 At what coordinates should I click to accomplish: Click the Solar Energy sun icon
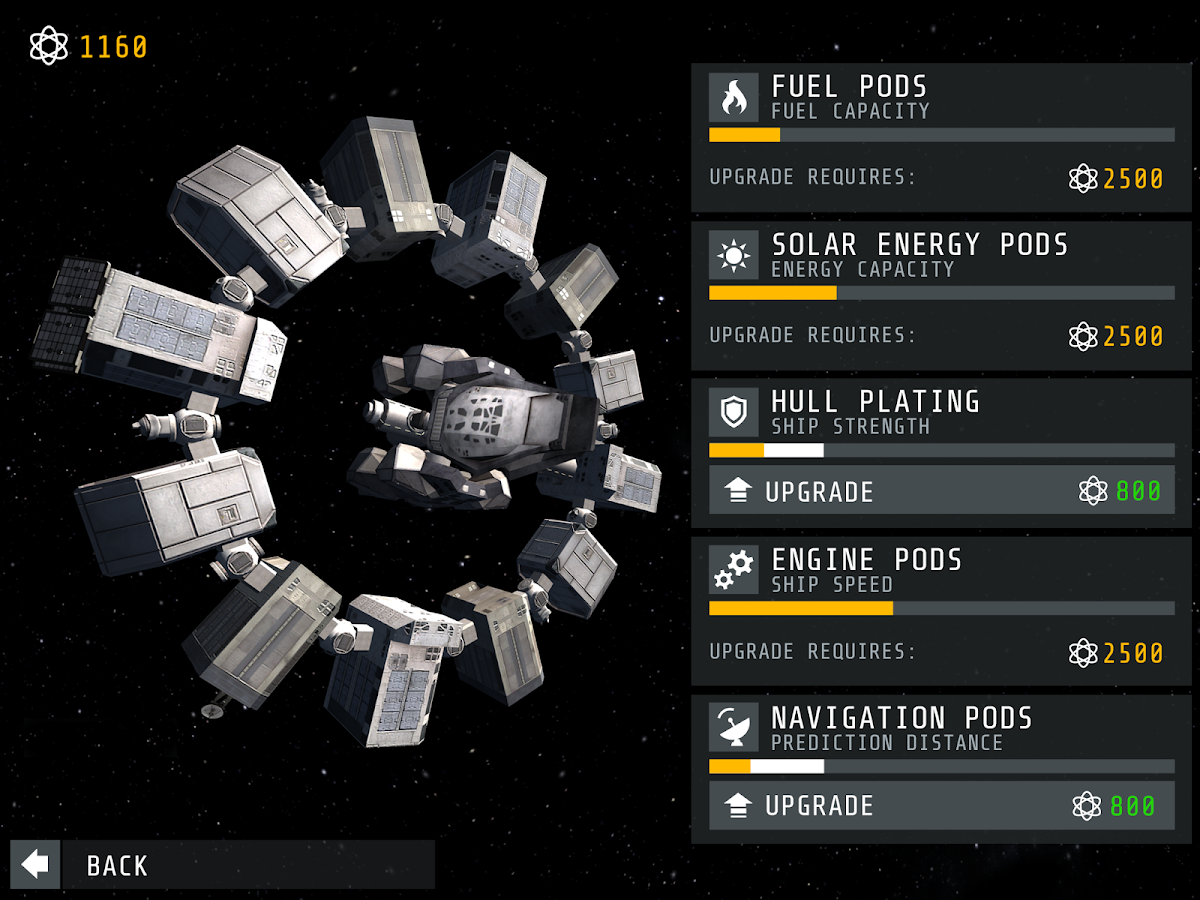tap(734, 255)
